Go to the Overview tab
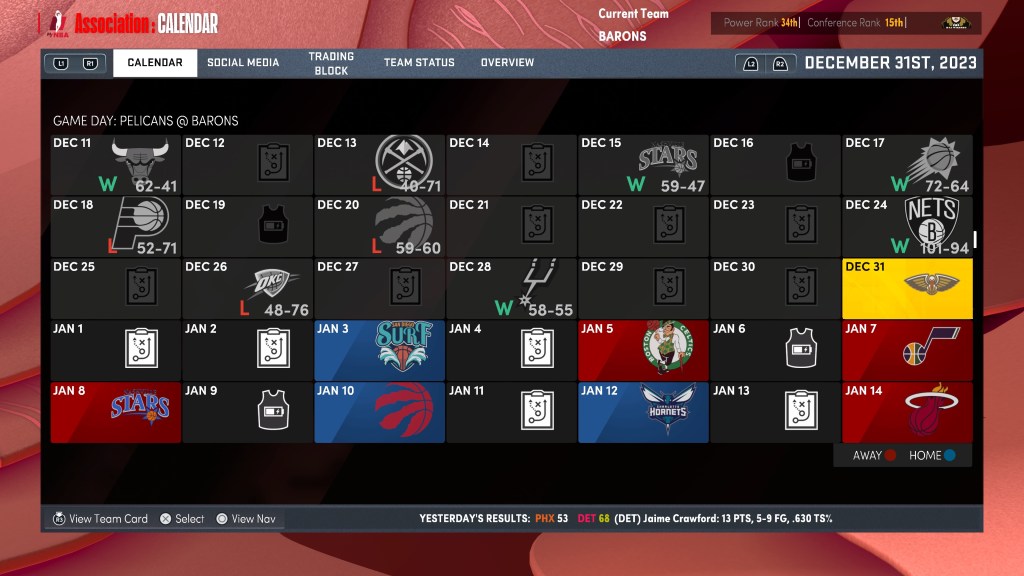Image resolution: width=1024 pixels, height=576 pixels. coord(507,63)
